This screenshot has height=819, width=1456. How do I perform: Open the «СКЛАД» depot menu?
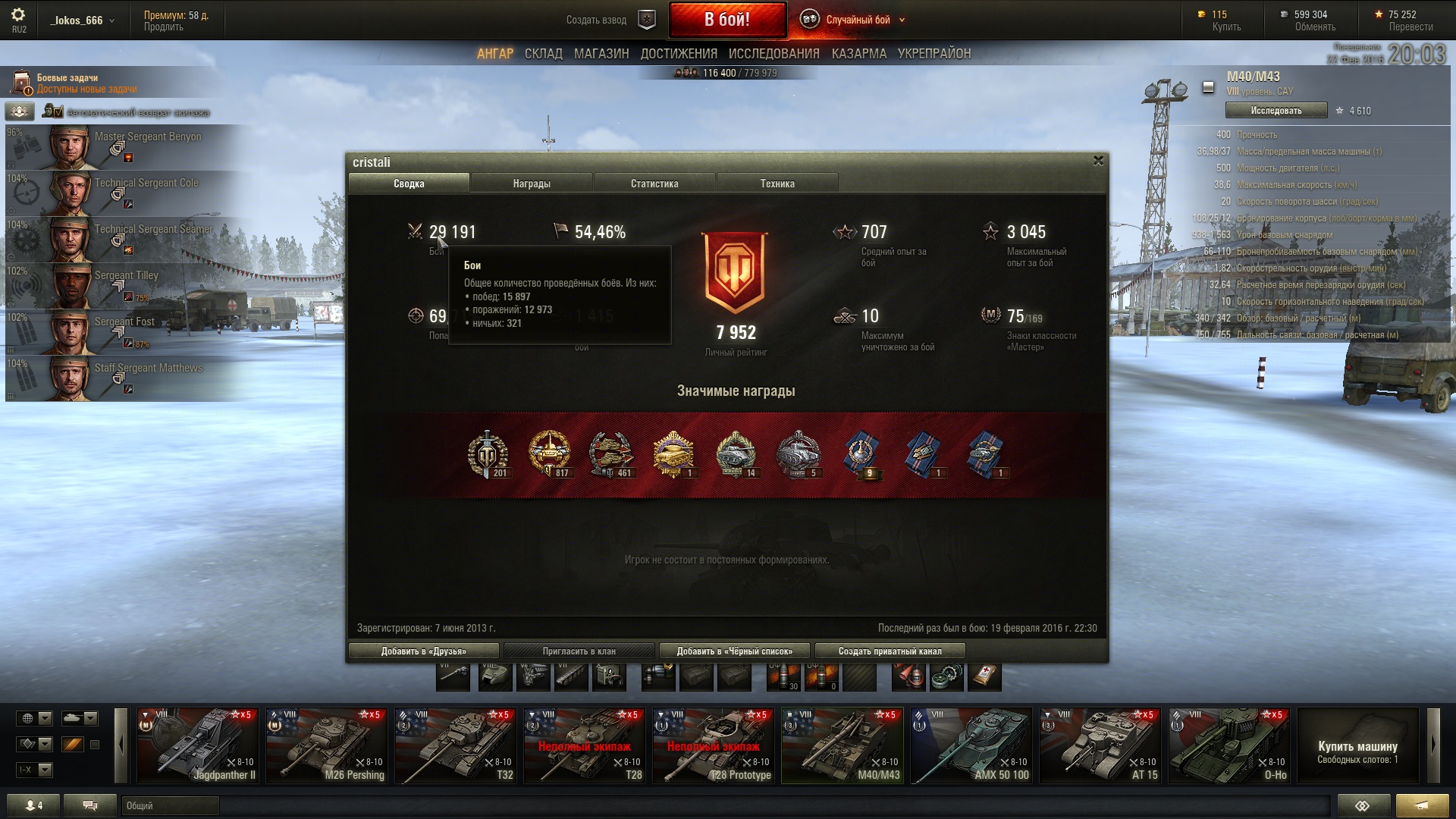pos(543,54)
